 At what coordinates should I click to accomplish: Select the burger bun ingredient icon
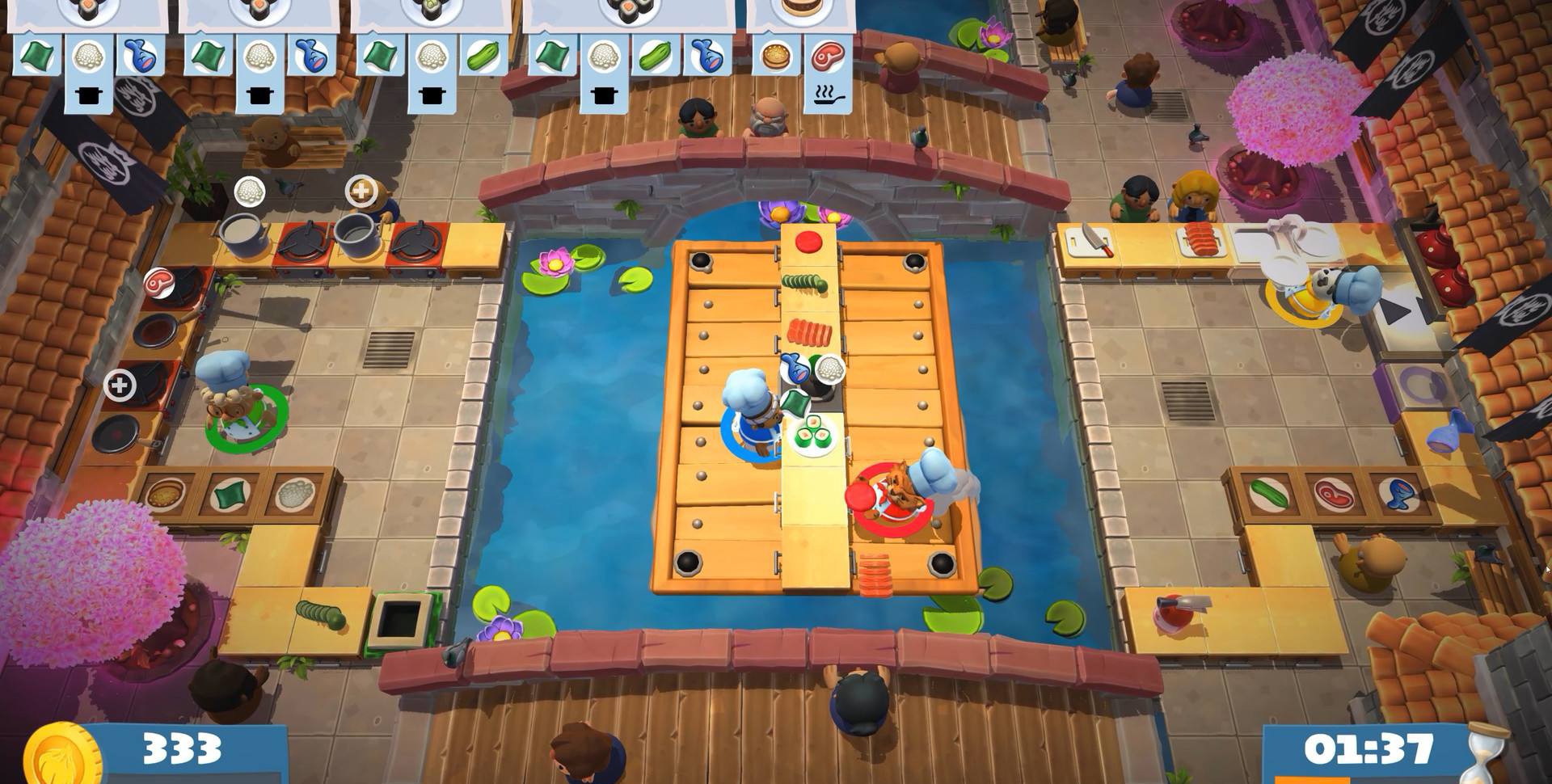pos(777,57)
